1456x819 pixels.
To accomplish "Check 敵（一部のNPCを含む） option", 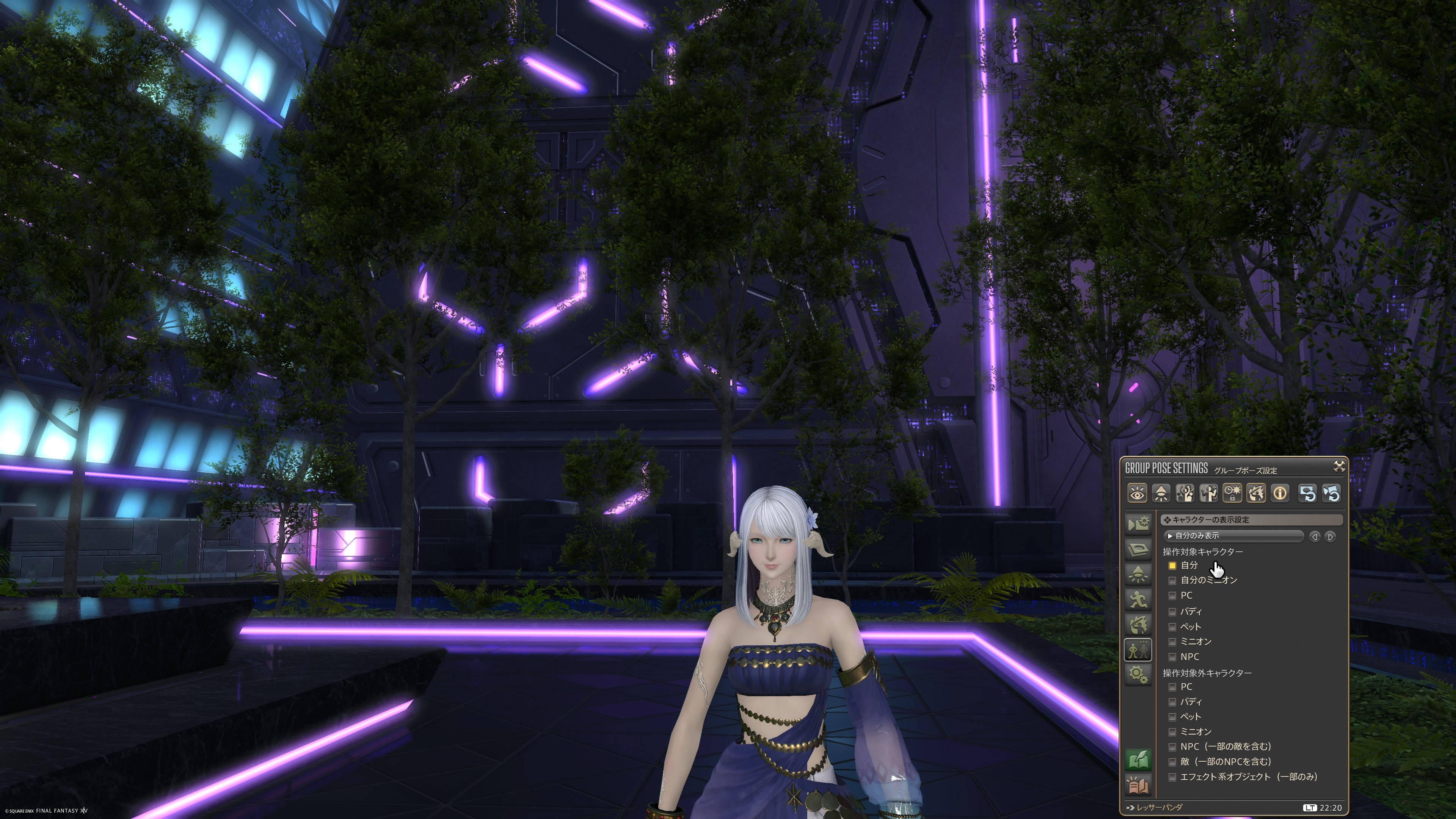I will coord(1172,762).
